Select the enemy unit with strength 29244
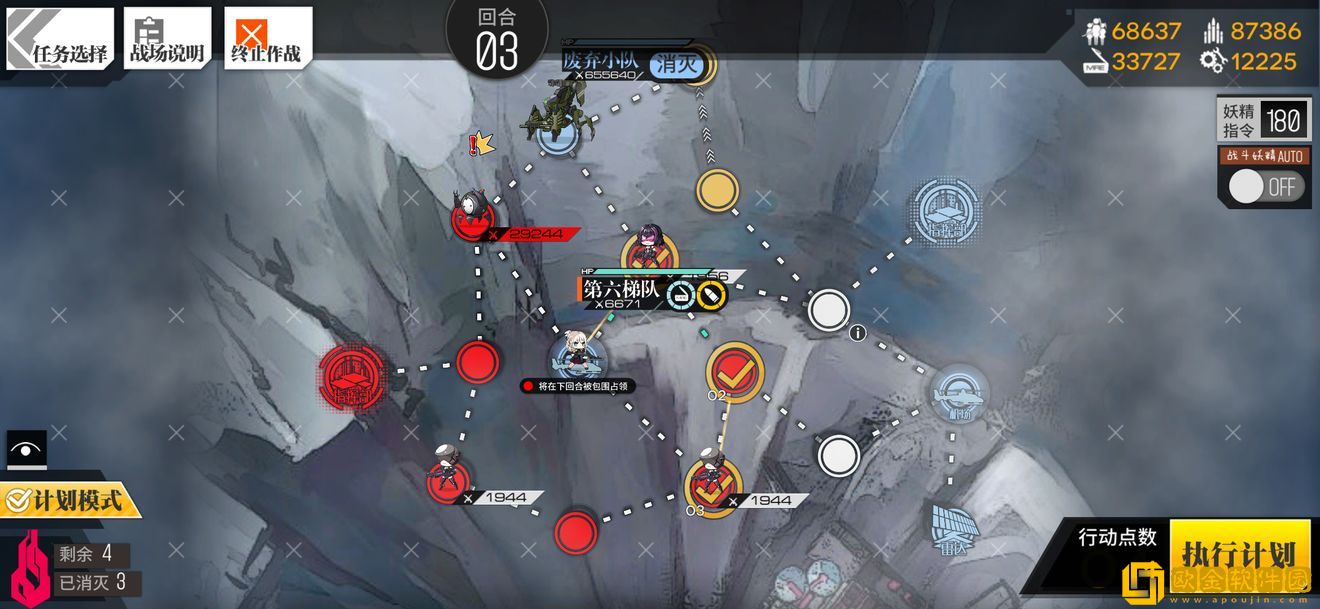The image size is (1320, 609). pos(472,213)
